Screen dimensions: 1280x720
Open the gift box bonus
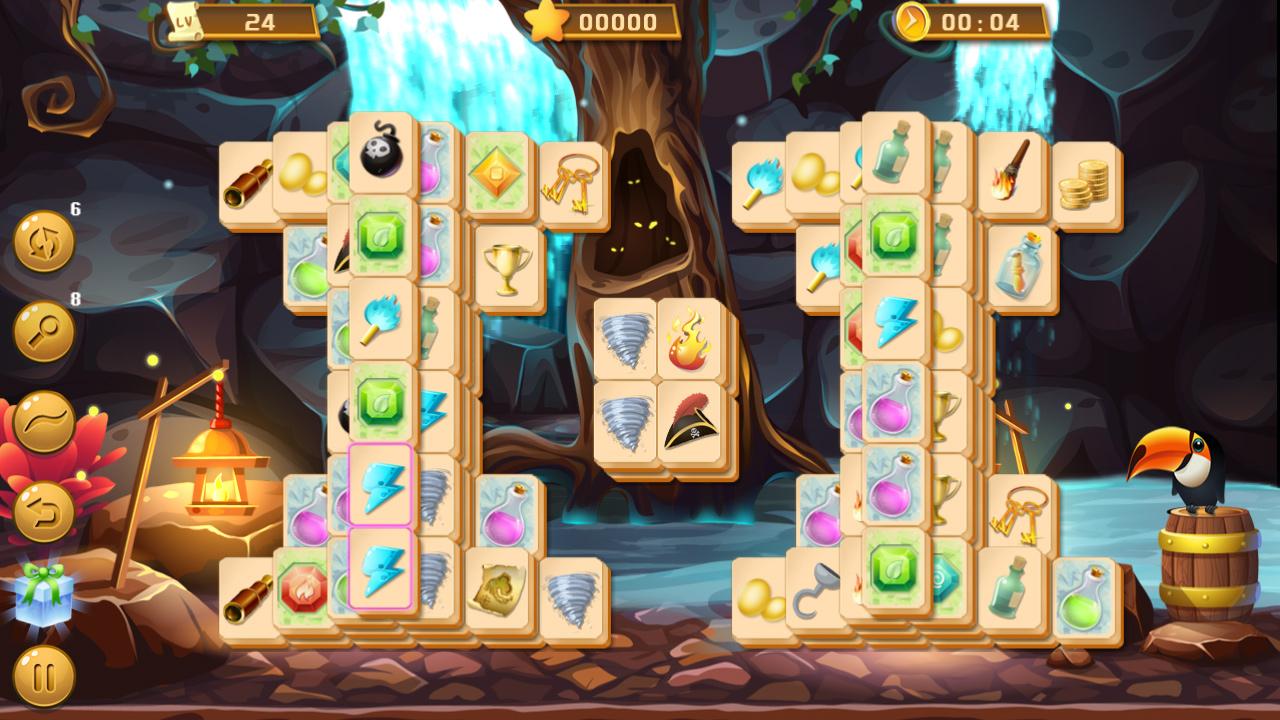click(x=42, y=593)
